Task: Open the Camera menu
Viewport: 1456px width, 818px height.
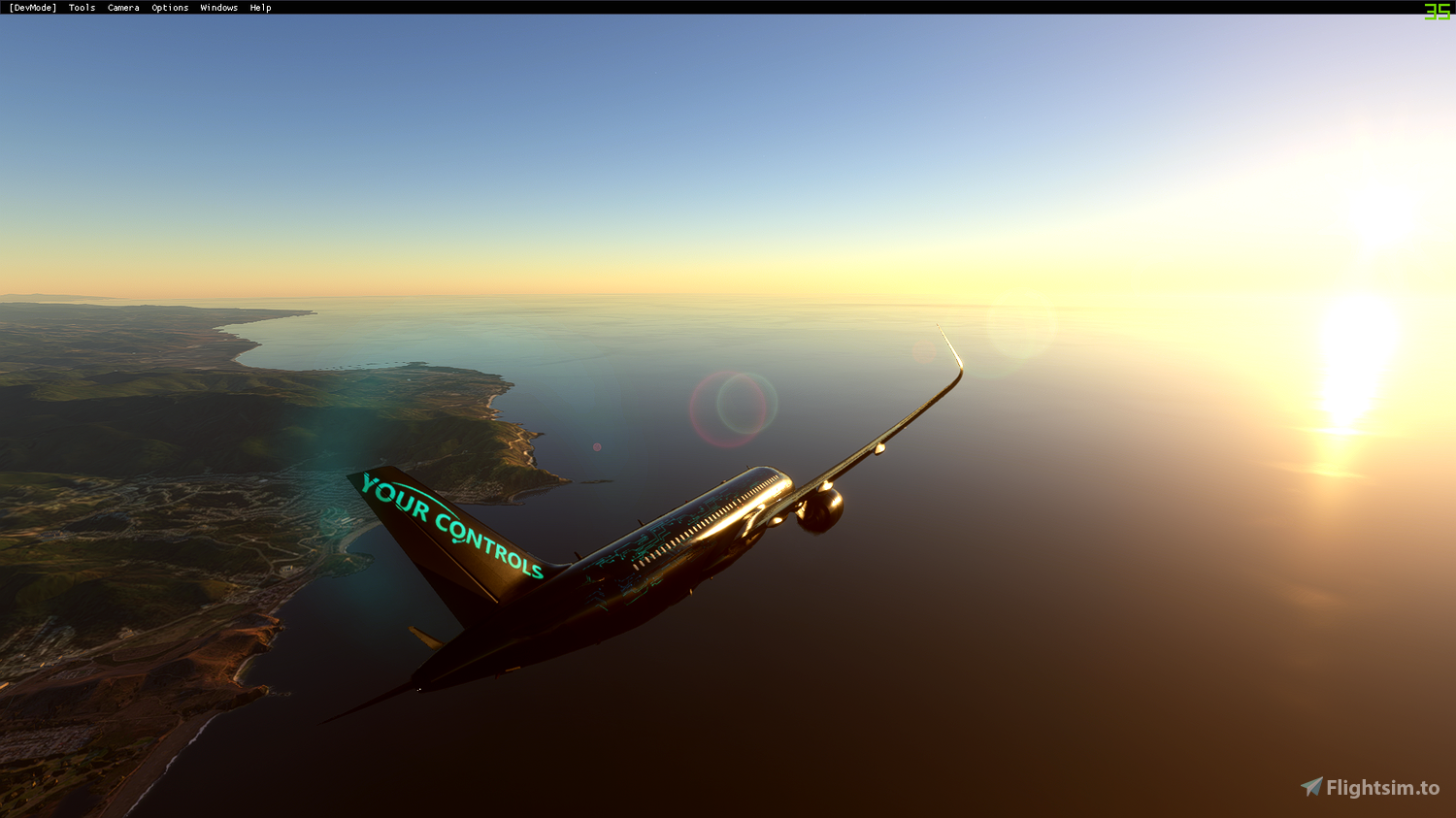Action: tap(122, 7)
